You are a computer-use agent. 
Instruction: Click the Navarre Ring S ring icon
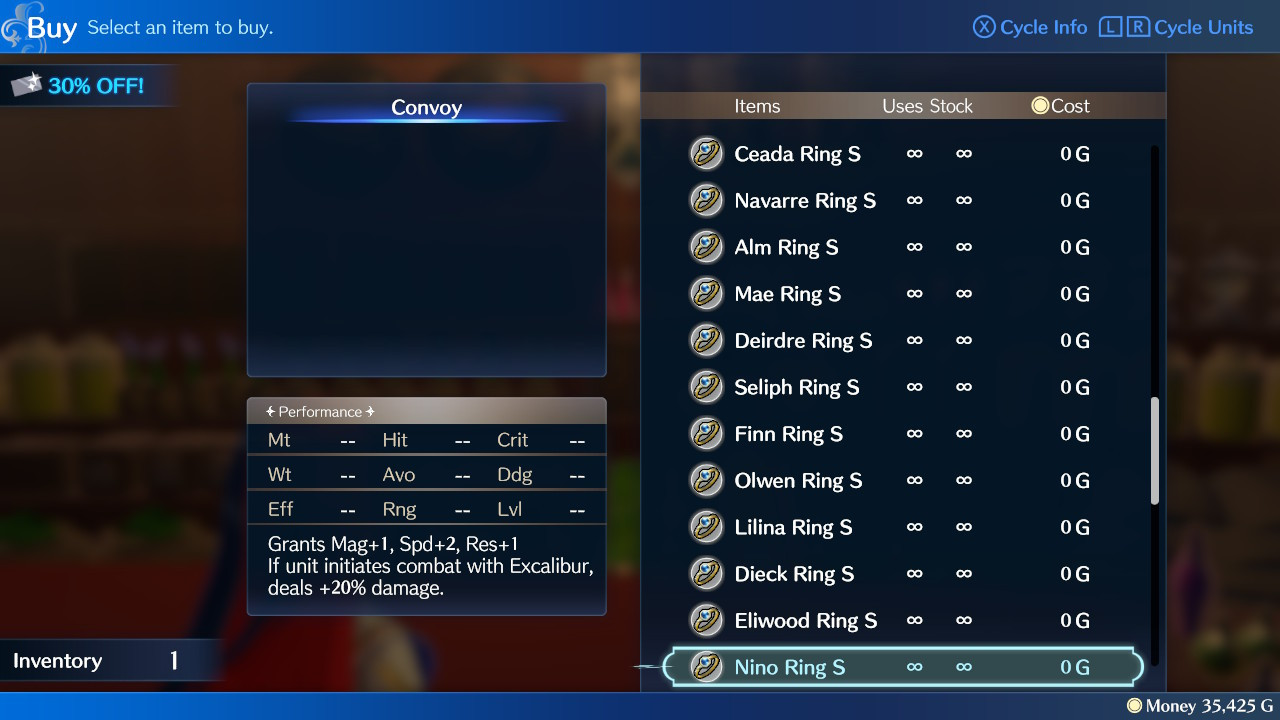coord(707,200)
